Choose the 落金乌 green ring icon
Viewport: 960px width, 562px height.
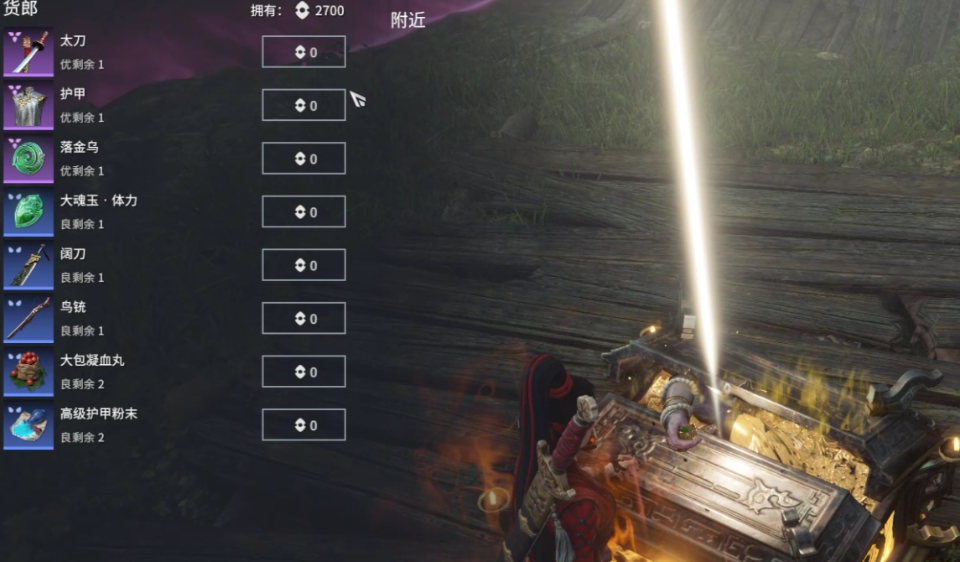pos(28,159)
